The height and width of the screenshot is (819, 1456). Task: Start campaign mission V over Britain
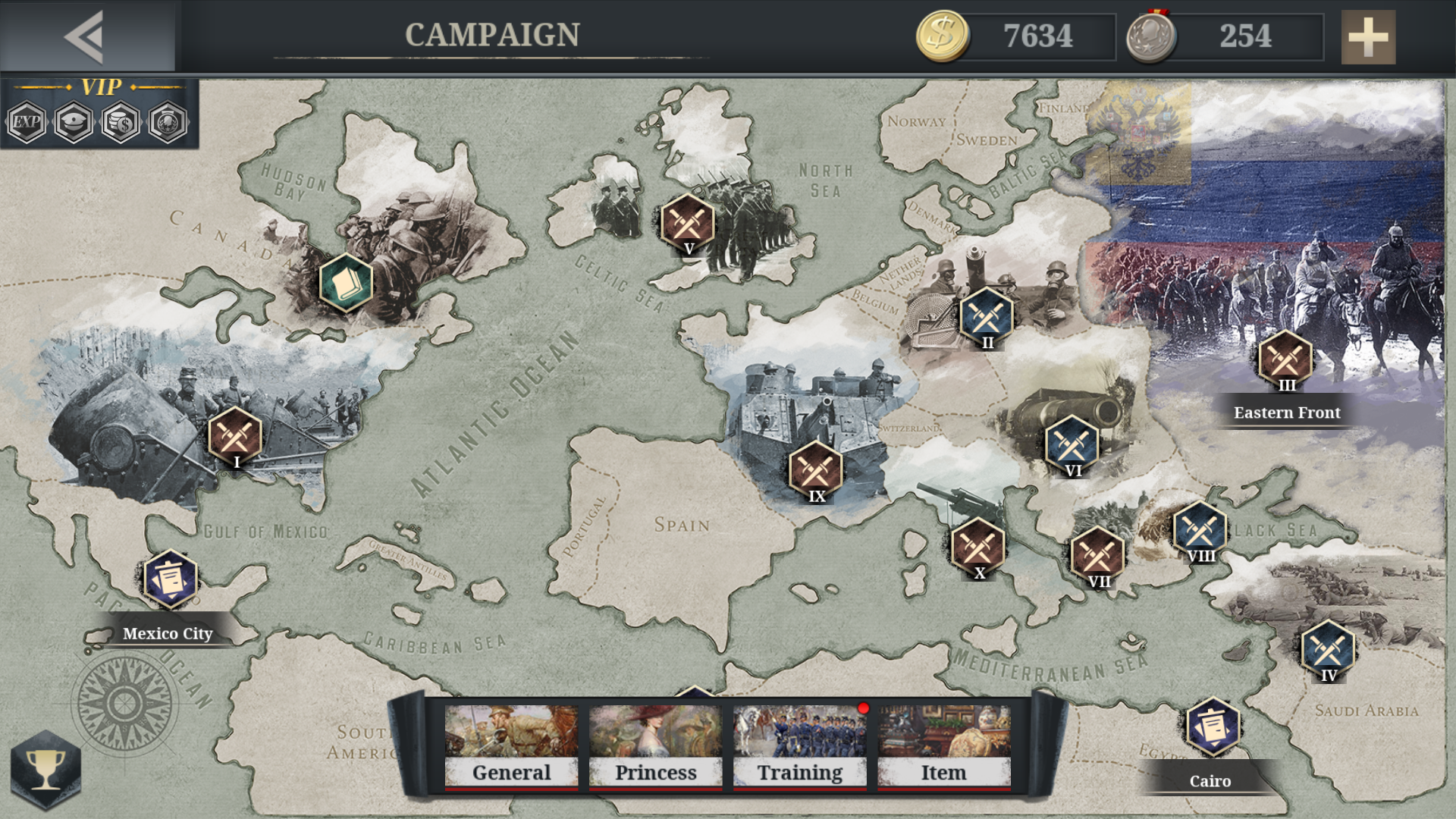(687, 221)
